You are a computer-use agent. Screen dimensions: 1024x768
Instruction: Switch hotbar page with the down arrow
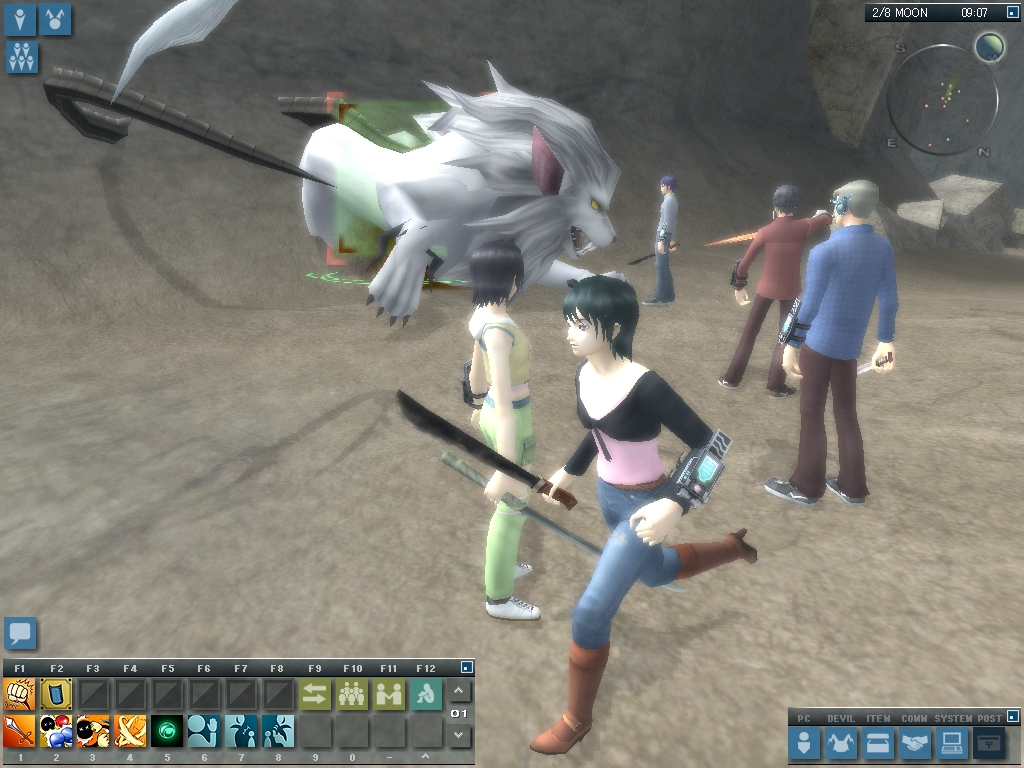pyautogui.click(x=459, y=736)
